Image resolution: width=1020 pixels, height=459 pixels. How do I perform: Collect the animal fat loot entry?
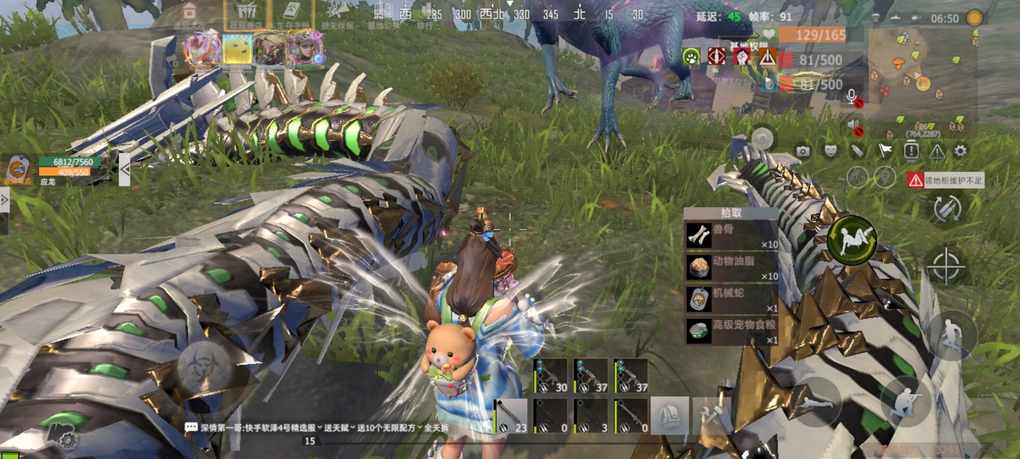pyautogui.click(x=730, y=268)
